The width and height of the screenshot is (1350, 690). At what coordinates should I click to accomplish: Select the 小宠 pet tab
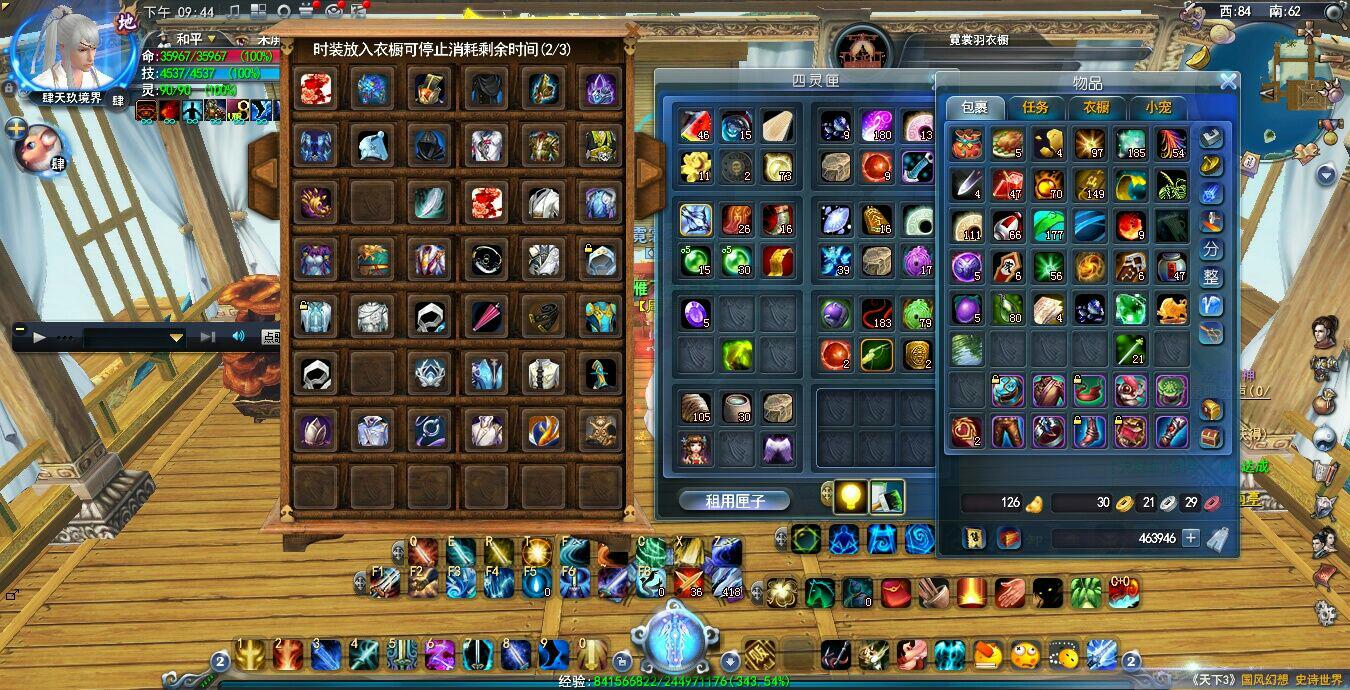[x=1158, y=108]
